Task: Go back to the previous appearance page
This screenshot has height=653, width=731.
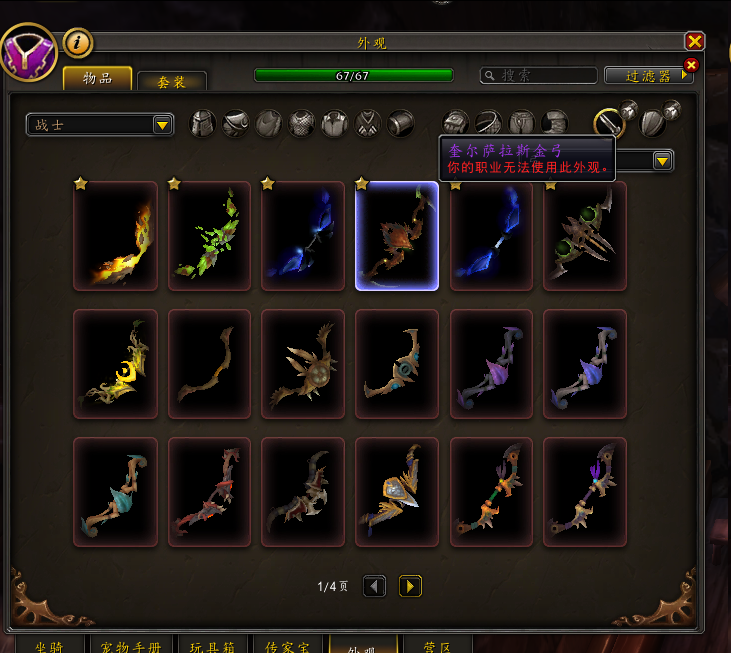Action: pos(374,586)
